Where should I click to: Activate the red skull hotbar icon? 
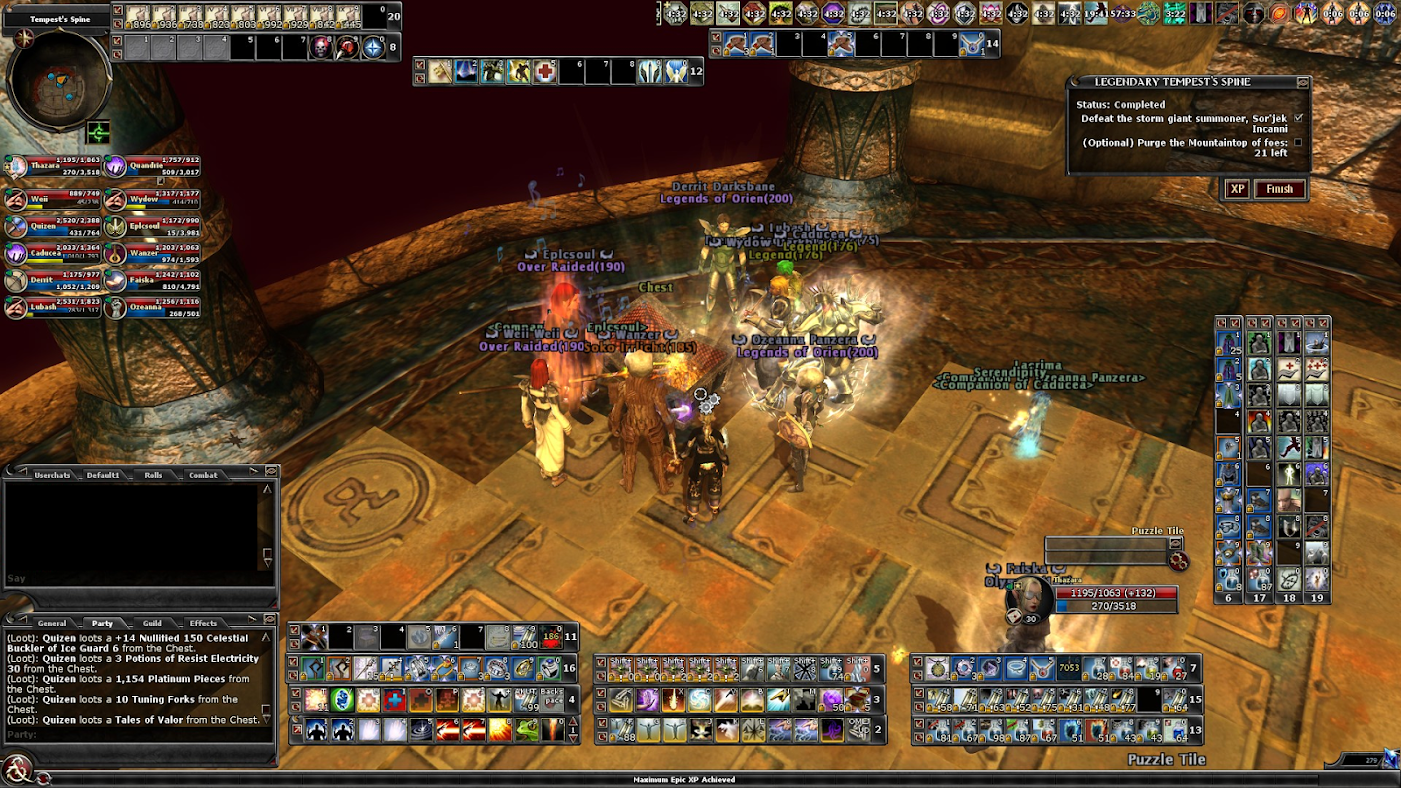pos(320,47)
